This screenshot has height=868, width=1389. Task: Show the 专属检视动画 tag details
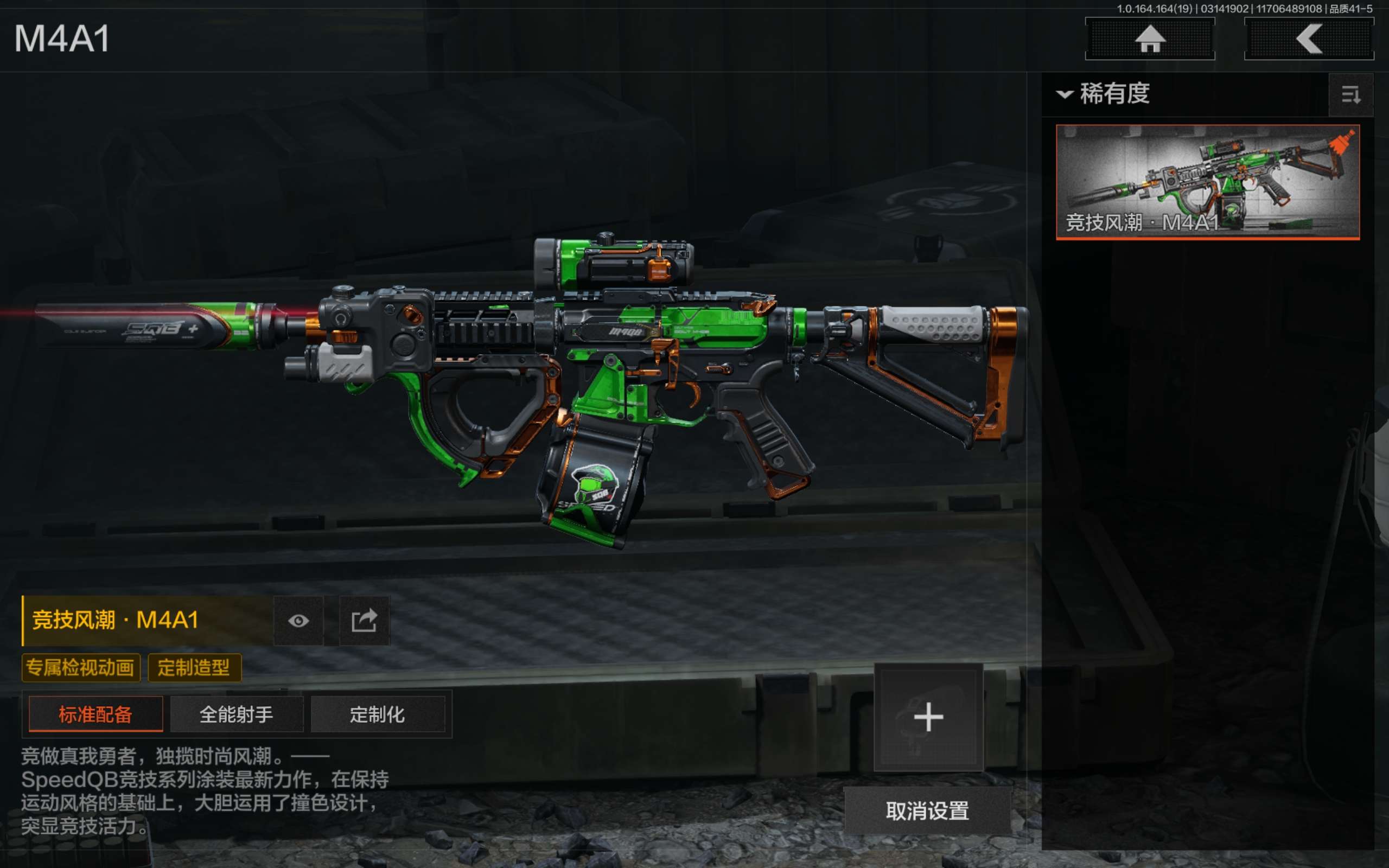click(80, 668)
